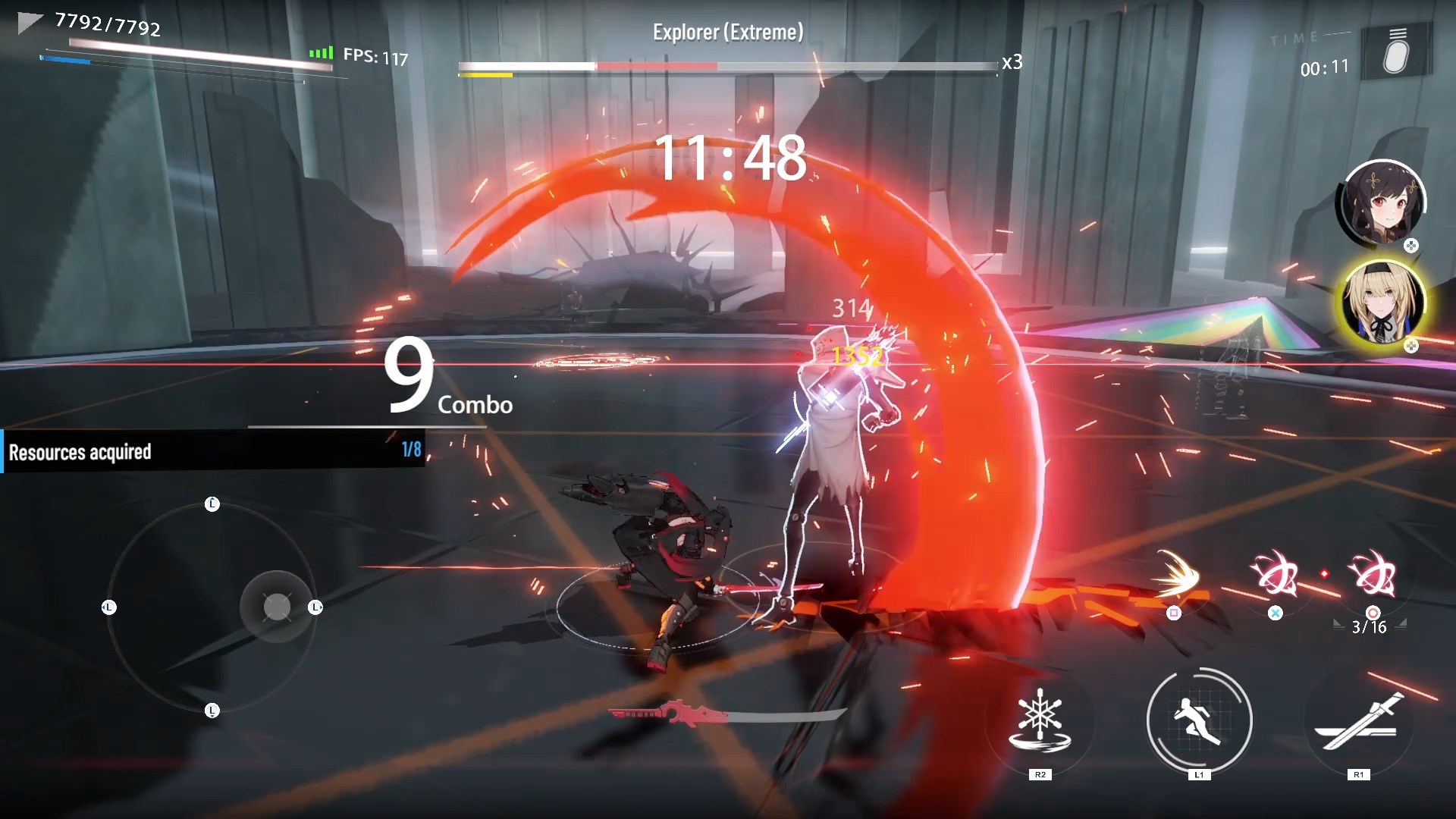
Task: Tap the flag marker next to the HP readout
Action: pos(29,20)
